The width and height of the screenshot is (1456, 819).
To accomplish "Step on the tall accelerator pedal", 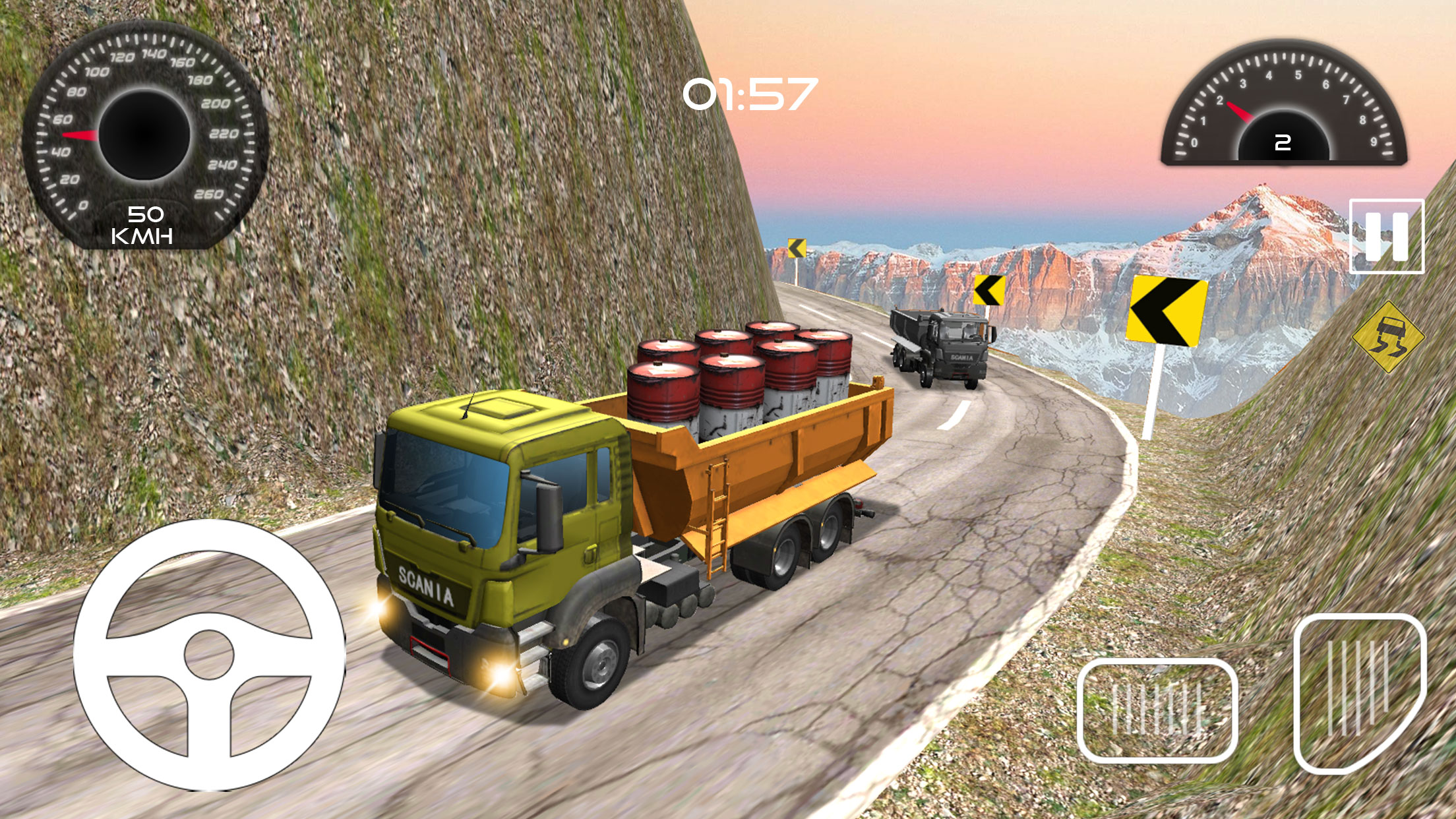I will [x=1360, y=692].
